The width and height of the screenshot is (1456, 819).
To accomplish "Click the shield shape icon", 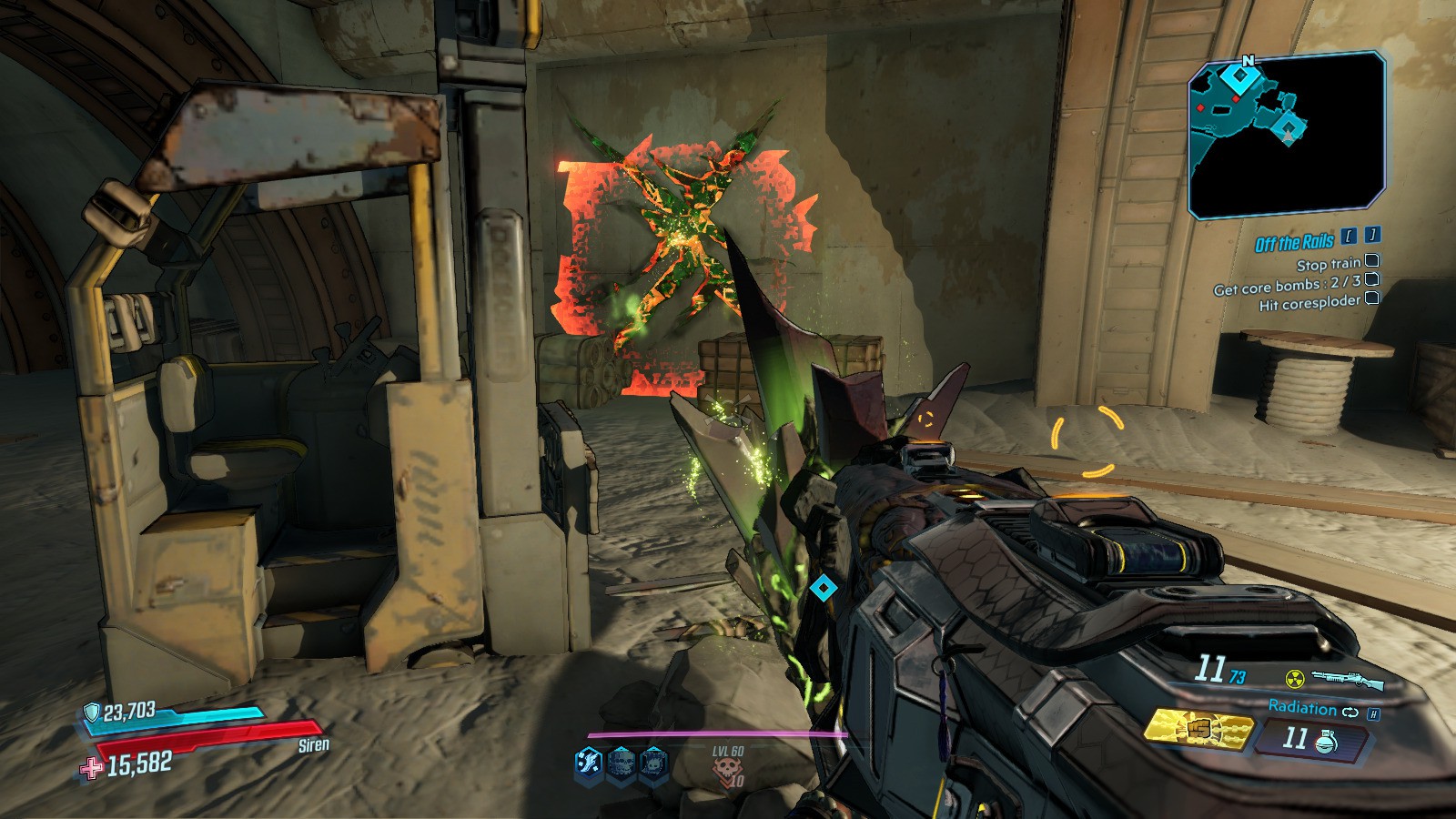I will pos(92,713).
